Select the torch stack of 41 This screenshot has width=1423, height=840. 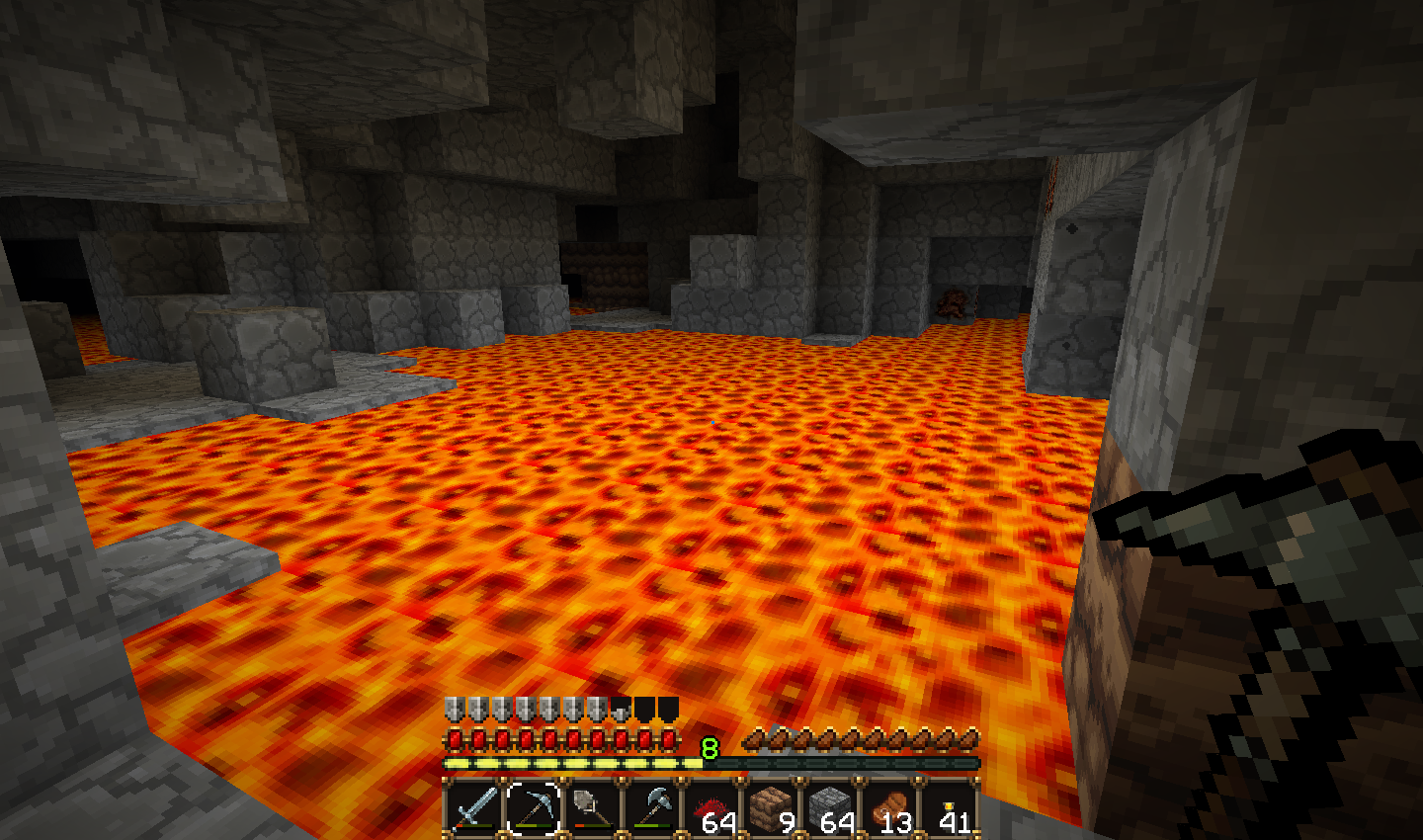point(949,807)
